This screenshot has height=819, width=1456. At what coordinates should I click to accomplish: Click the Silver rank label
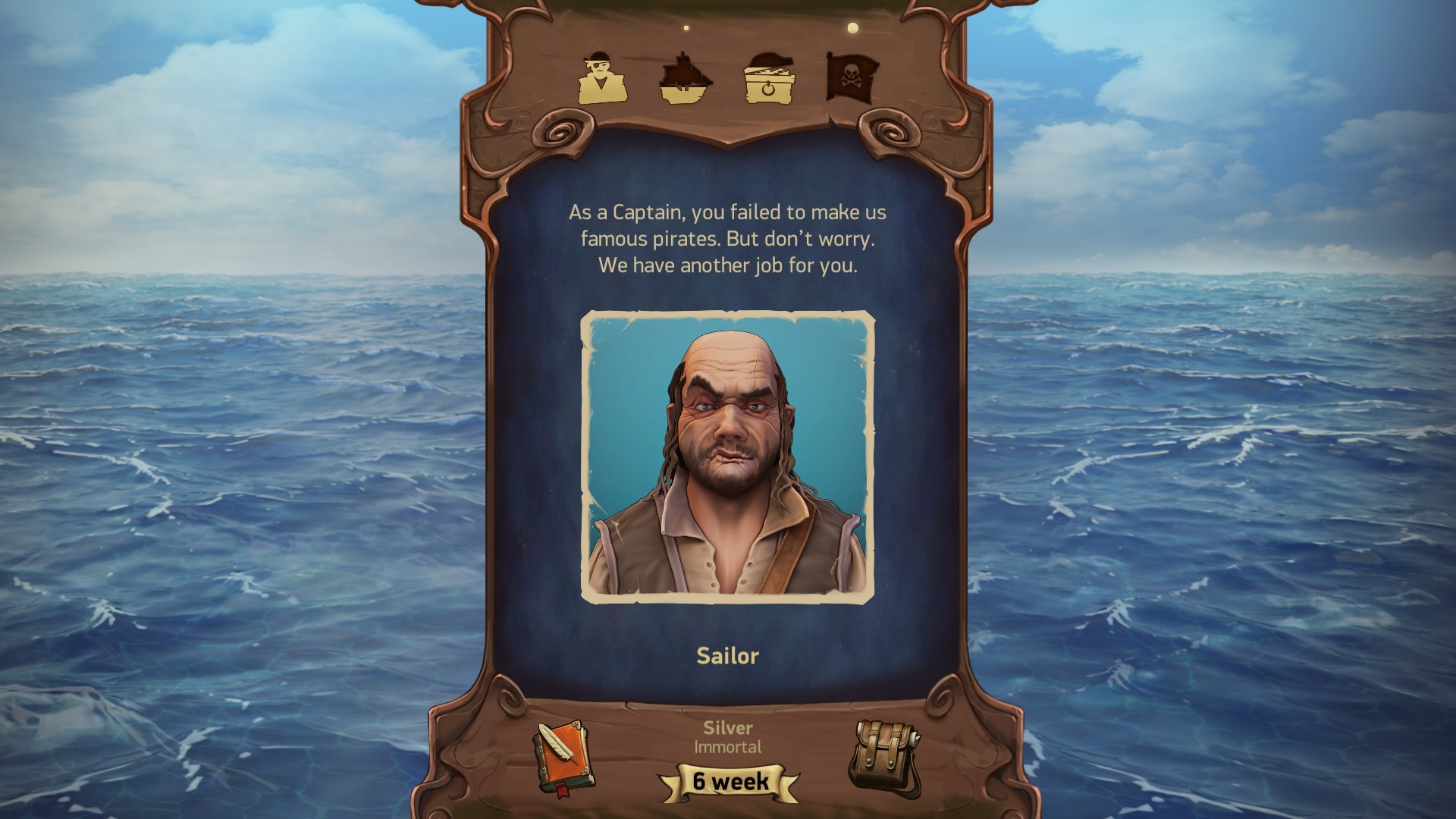(726, 728)
